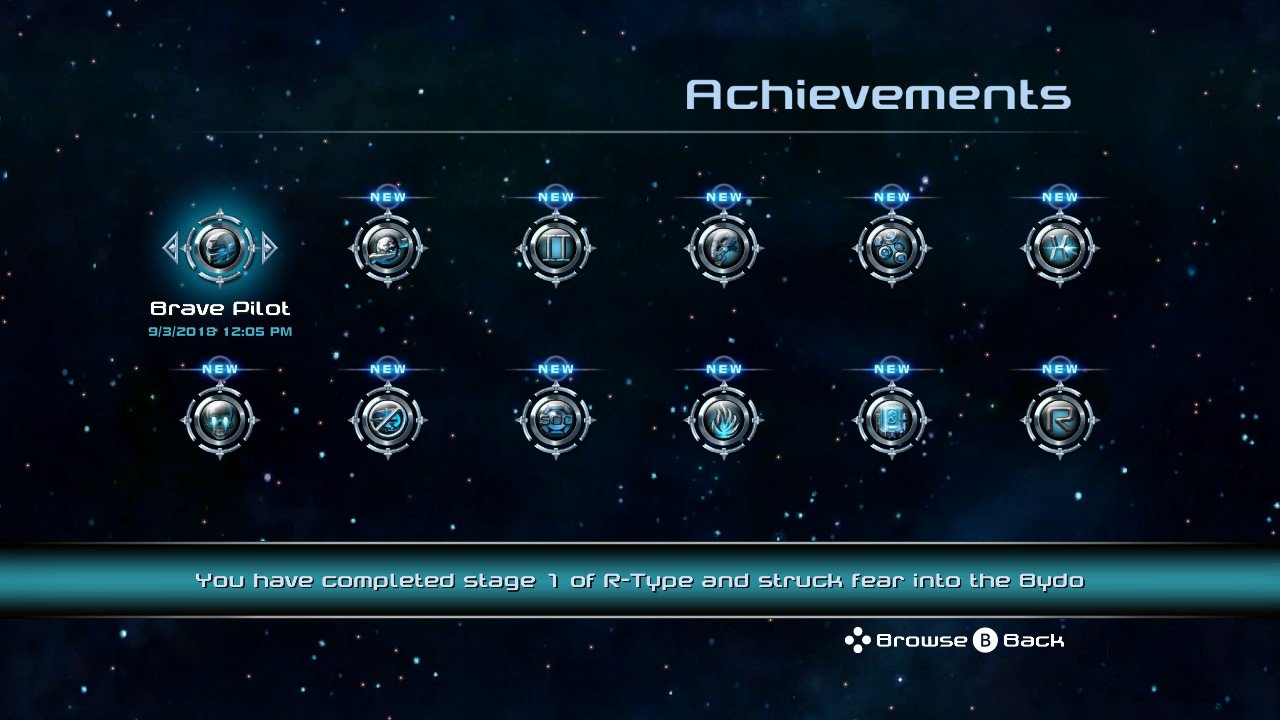Click the Bydo brain creature achievement icon

[723, 249]
